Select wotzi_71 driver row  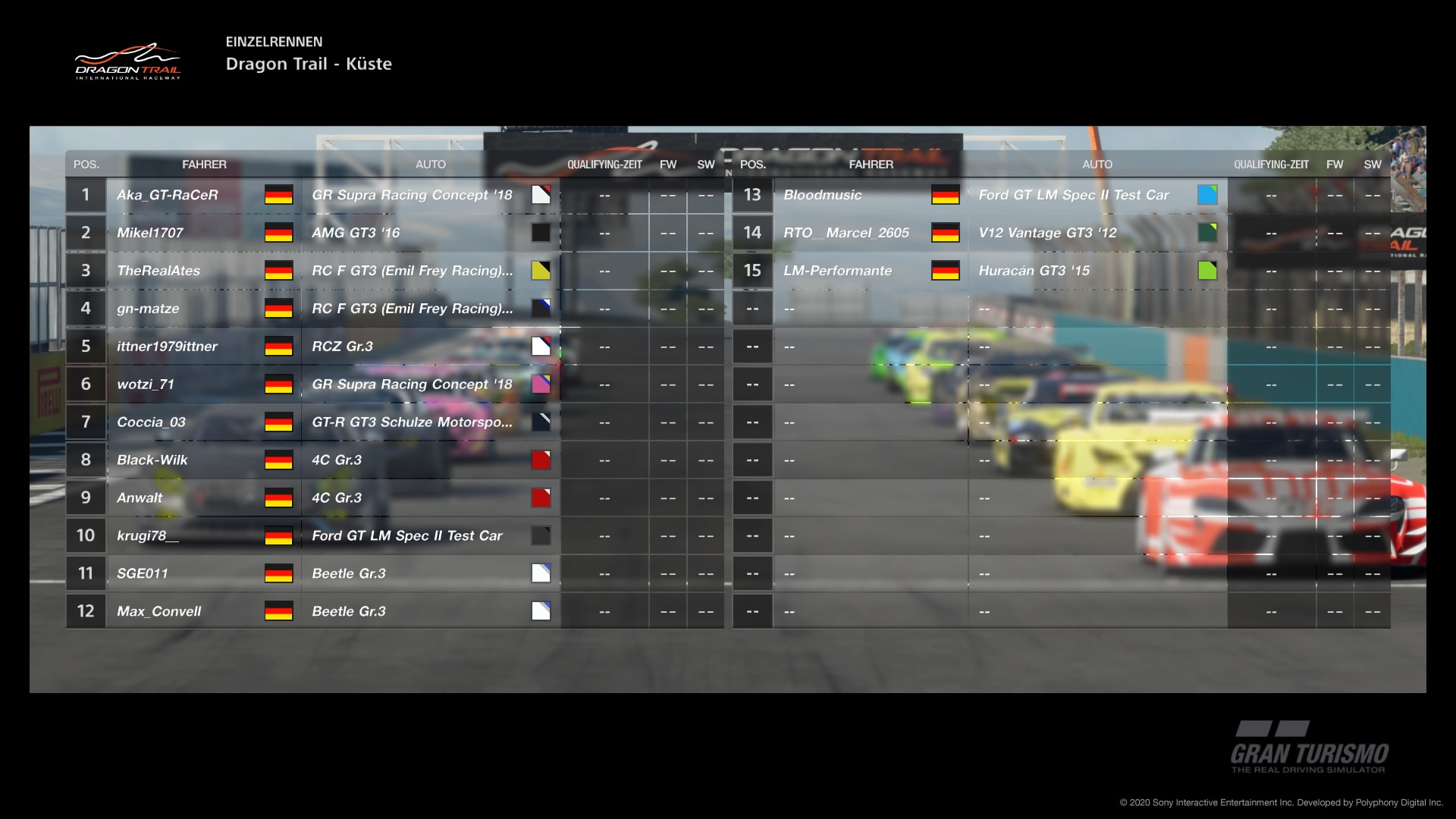coord(146,384)
